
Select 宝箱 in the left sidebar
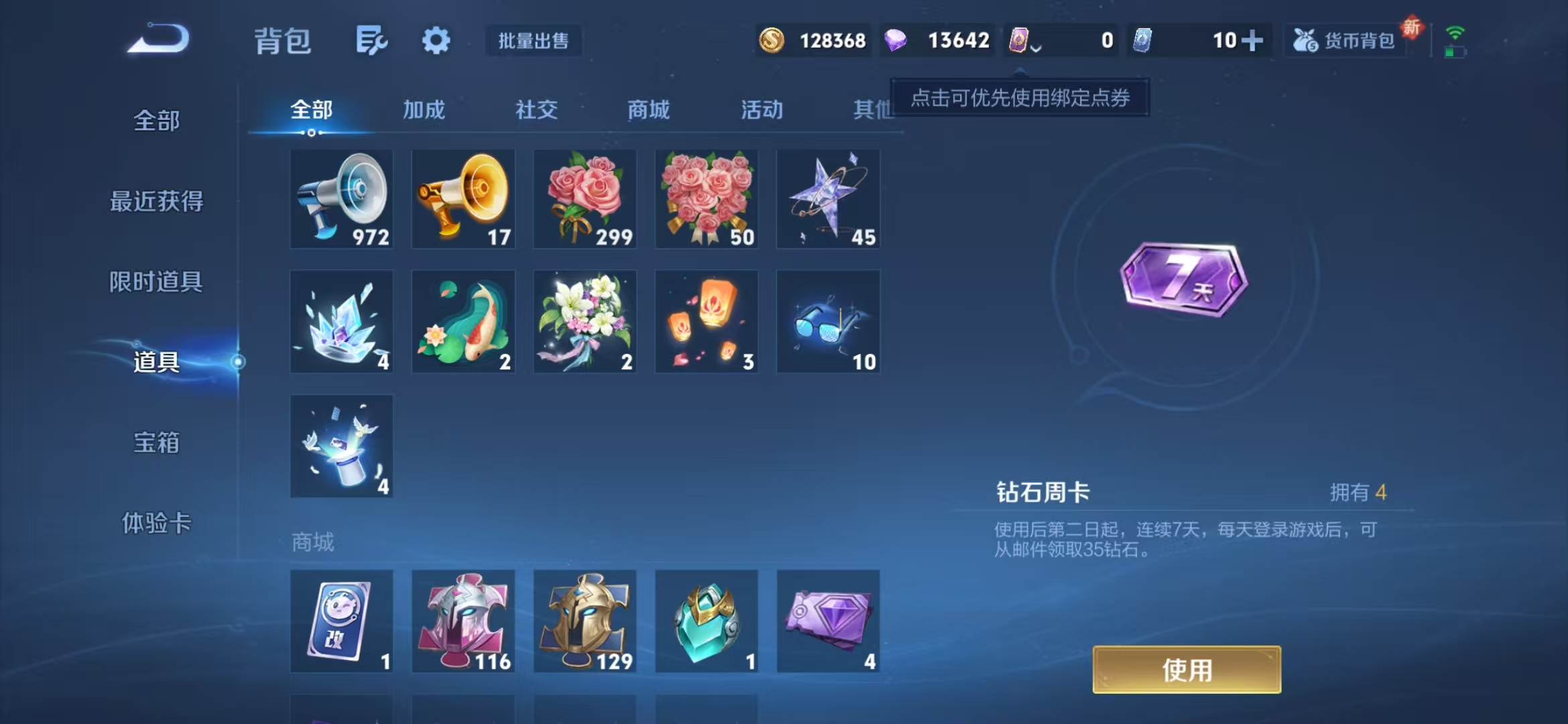[157, 442]
